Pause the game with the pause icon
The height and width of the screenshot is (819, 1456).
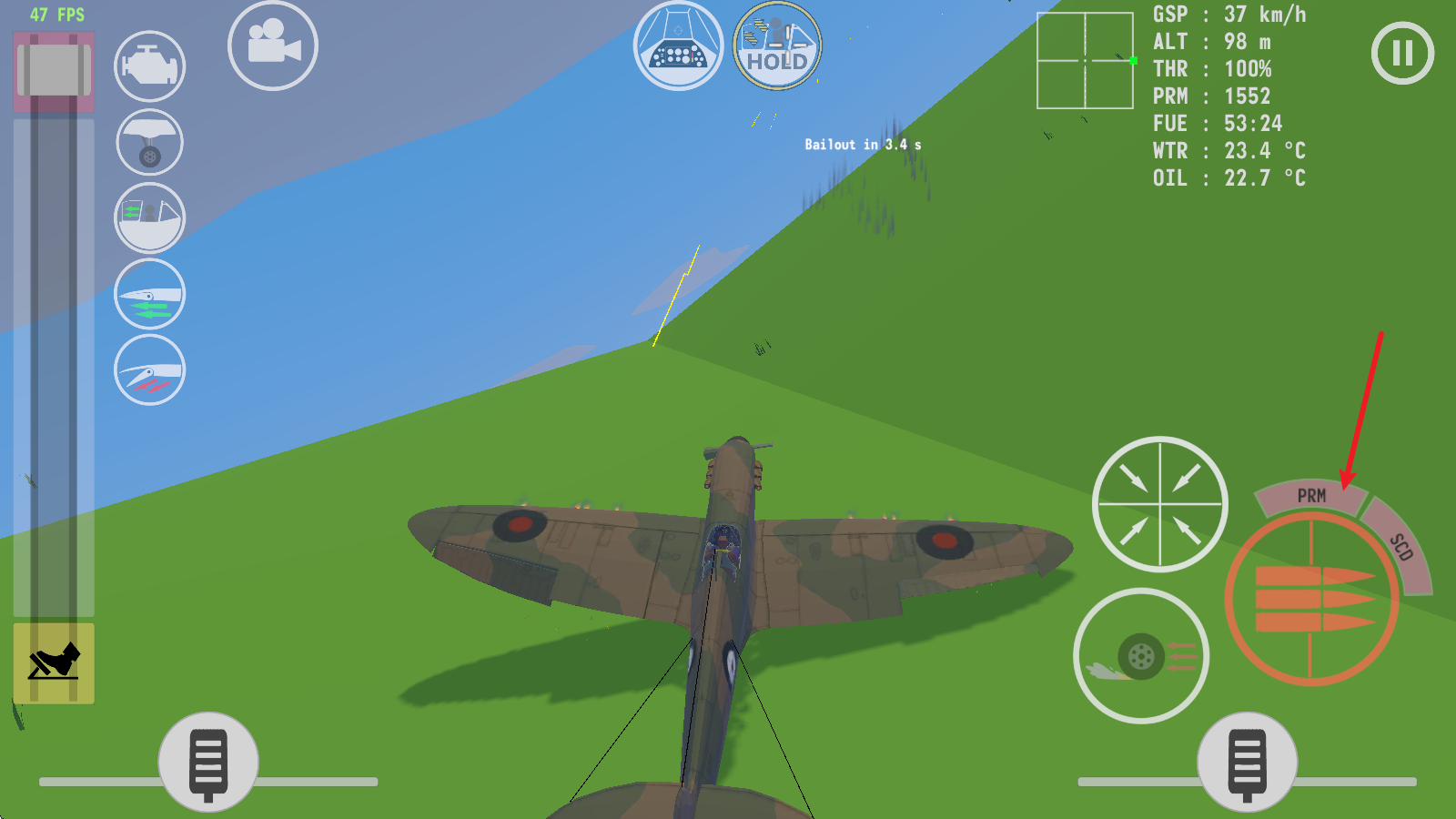[1402, 53]
